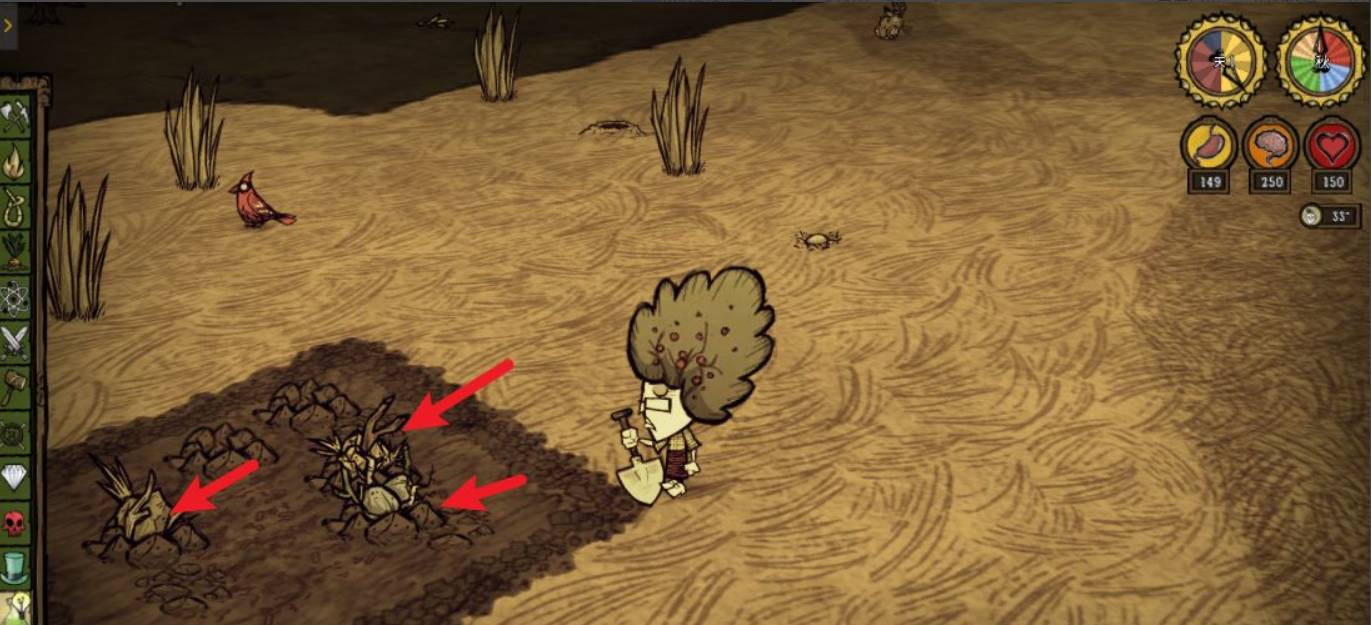Click the hunger stomach meter
This screenshot has height=625, width=1371.
pyautogui.click(x=1210, y=145)
